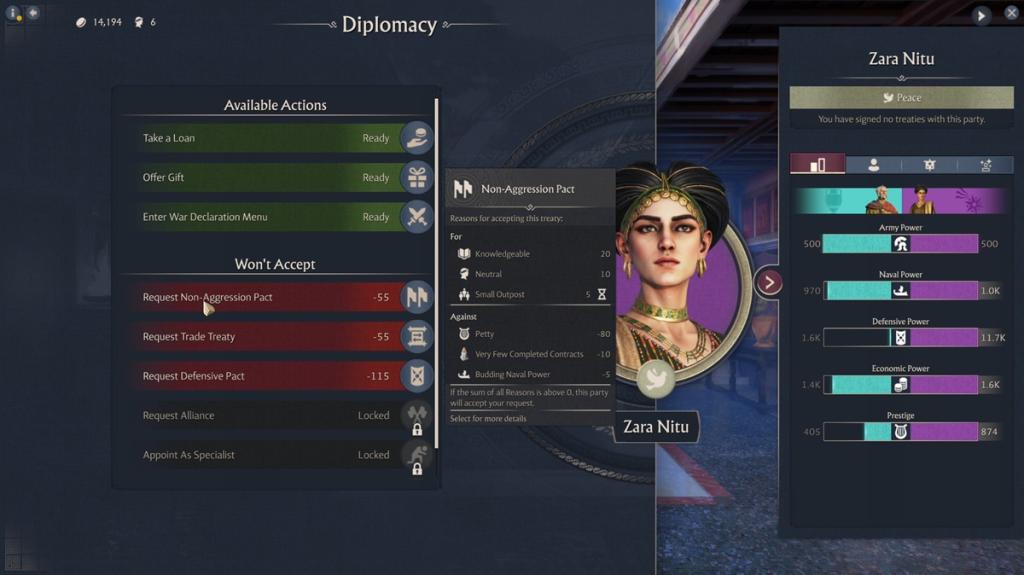The width and height of the screenshot is (1024, 575).
Task: Click the Peace status banner
Action: click(x=901, y=98)
